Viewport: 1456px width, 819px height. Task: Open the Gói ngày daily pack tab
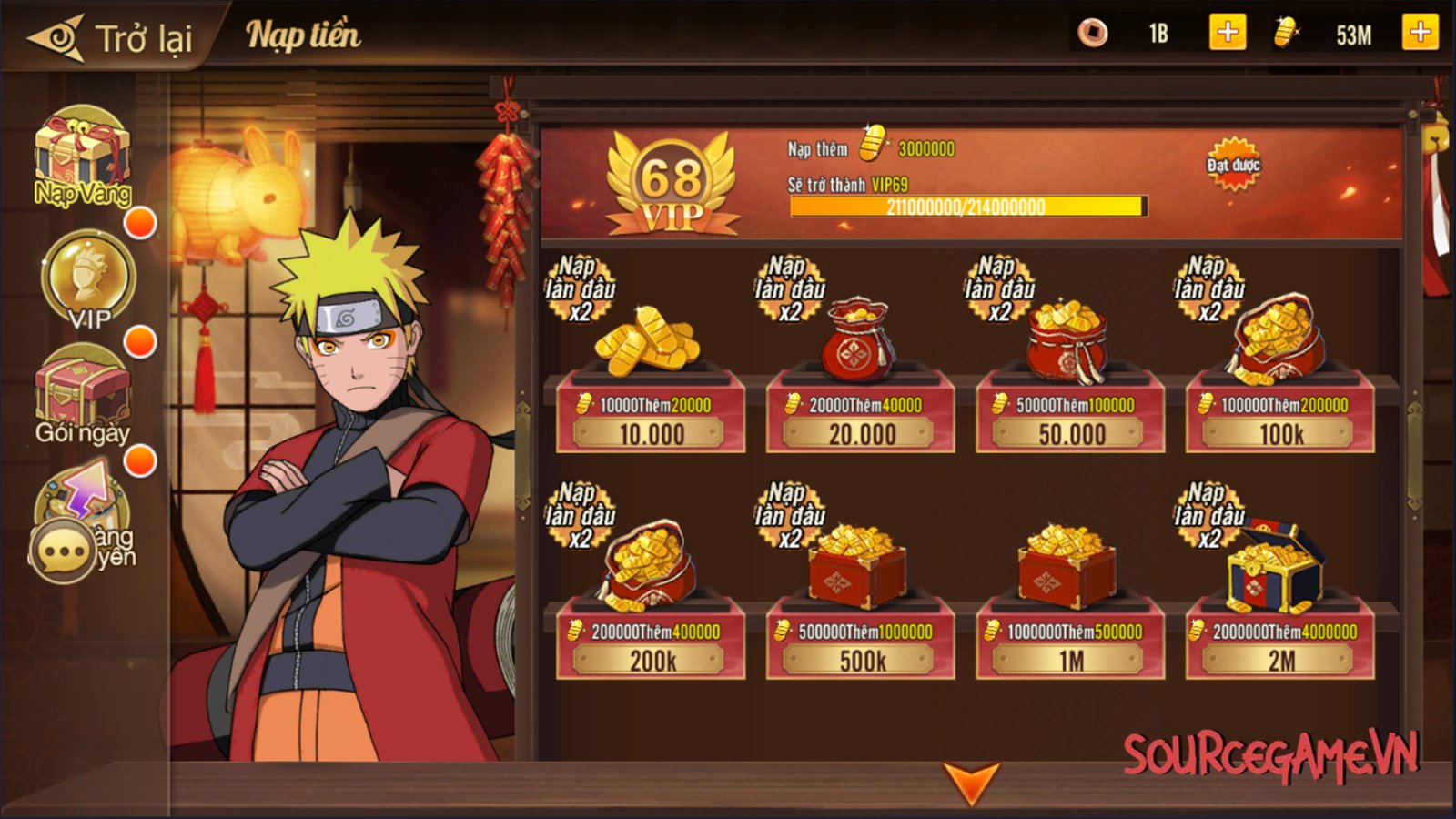[82, 396]
